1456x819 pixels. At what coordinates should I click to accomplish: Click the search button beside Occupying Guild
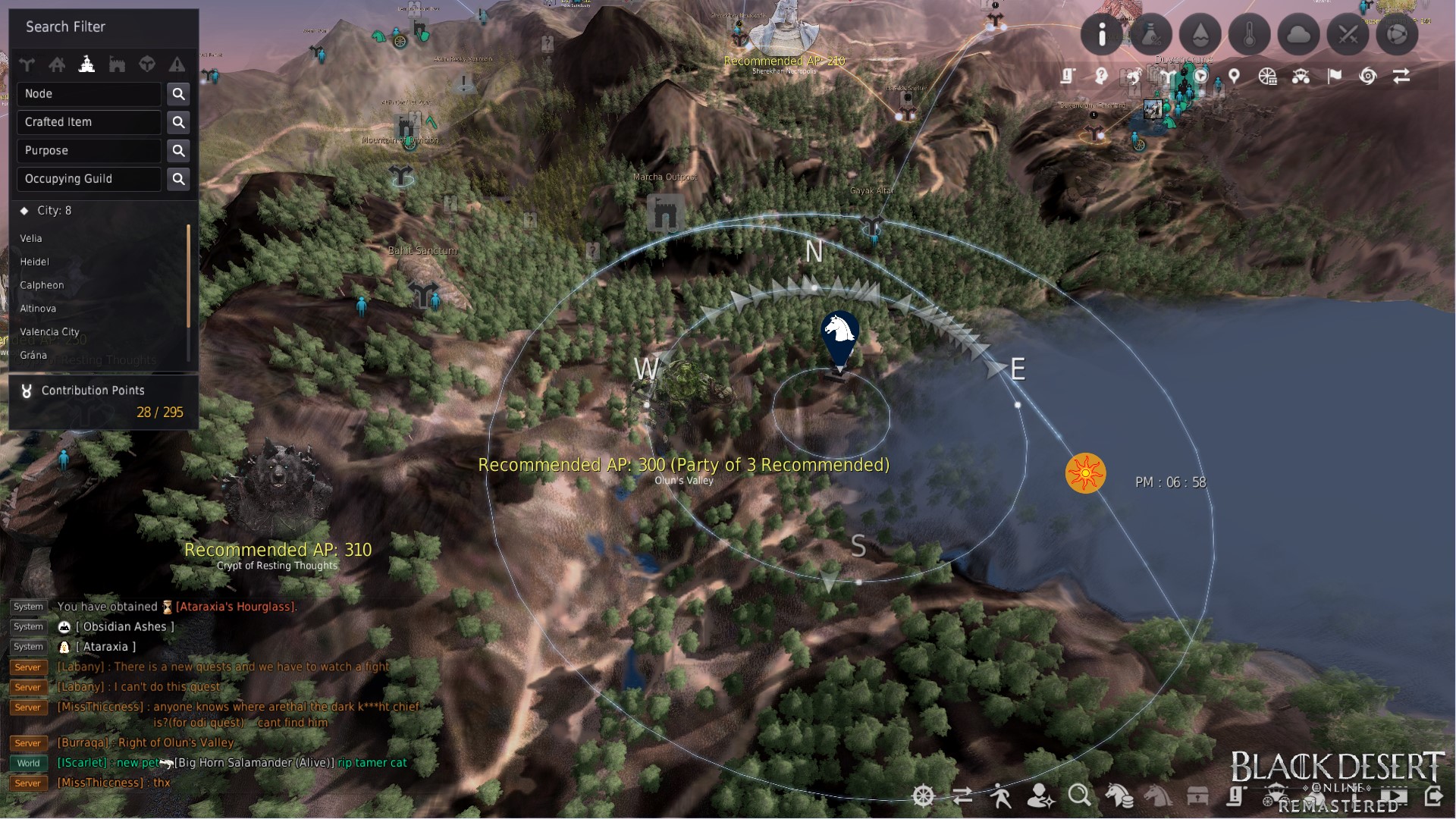pyautogui.click(x=178, y=179)
